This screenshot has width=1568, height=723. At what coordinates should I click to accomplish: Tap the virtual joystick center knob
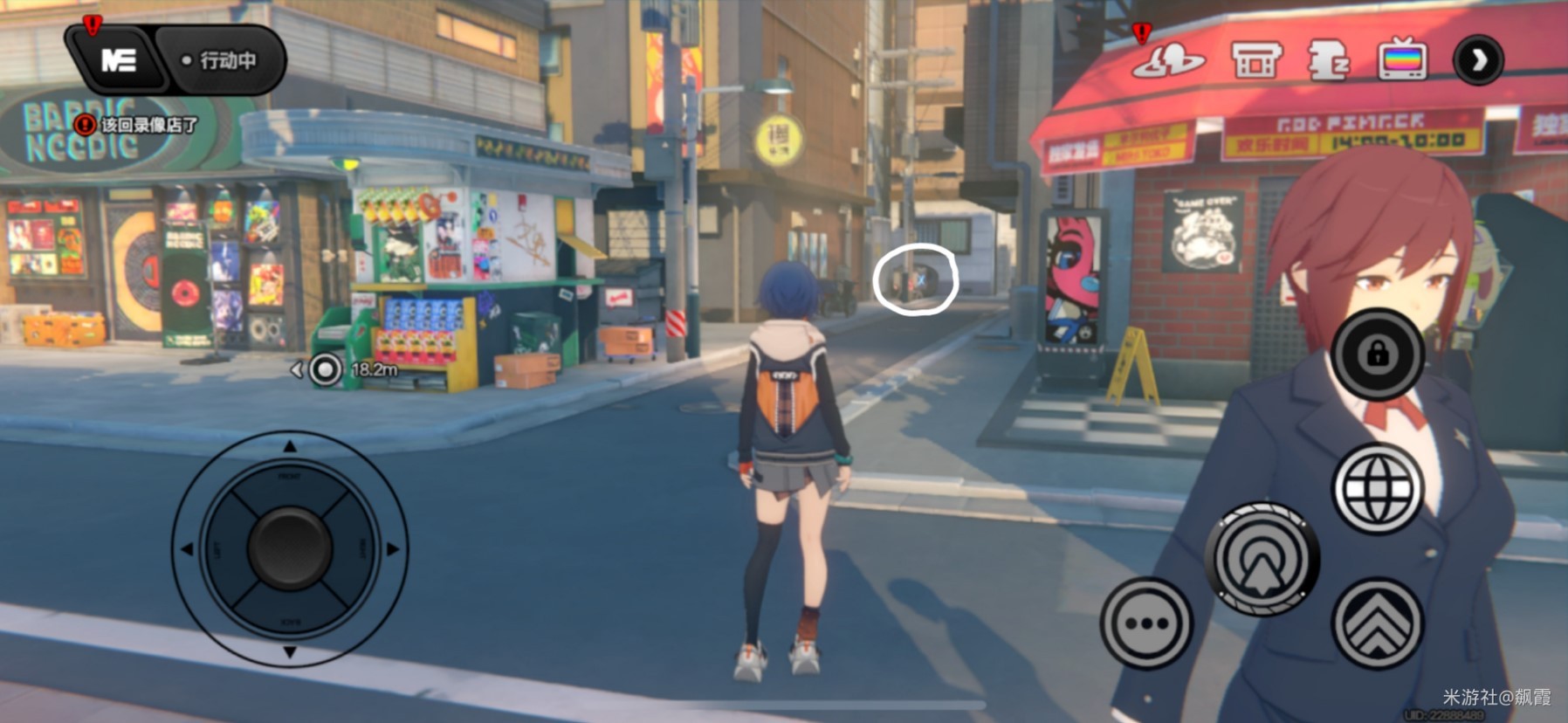tap(290, 548)
